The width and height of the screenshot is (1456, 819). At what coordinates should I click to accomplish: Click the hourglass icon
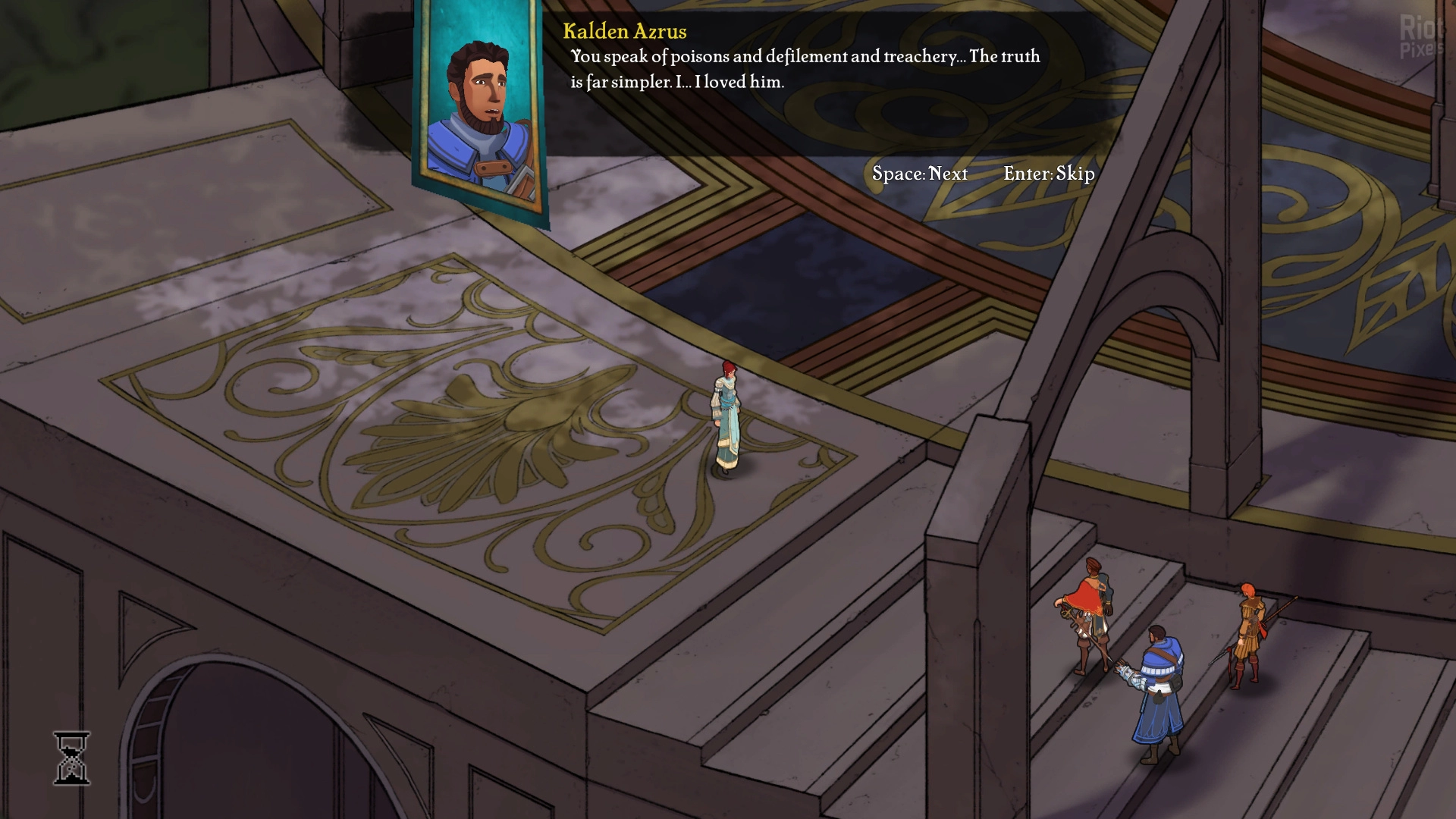click(72, 758)
